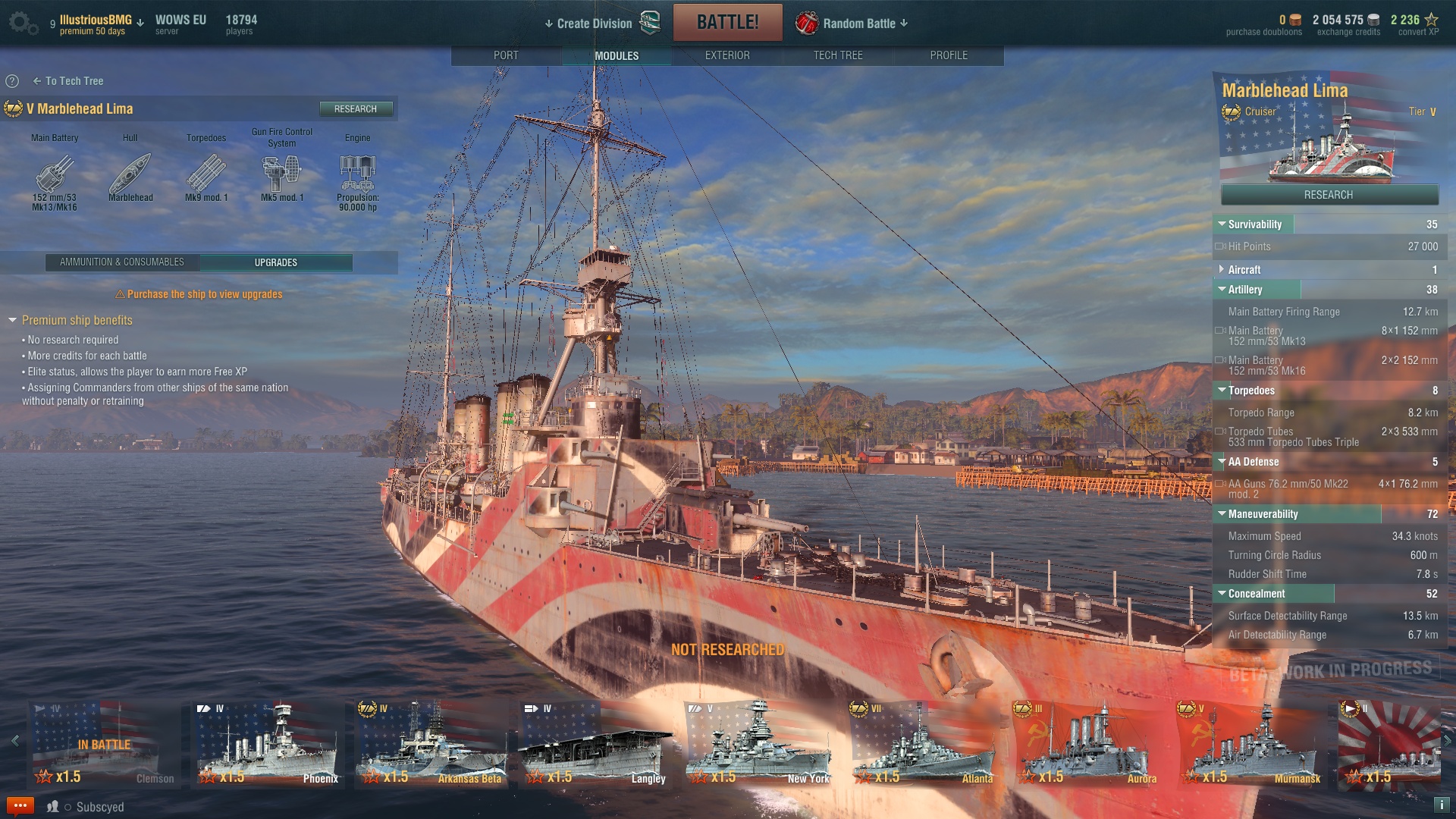Select the Main Battery 152 mm/53 module
Image resolution: width=1456 pixels, height=819 pixels.
(55, 174)
